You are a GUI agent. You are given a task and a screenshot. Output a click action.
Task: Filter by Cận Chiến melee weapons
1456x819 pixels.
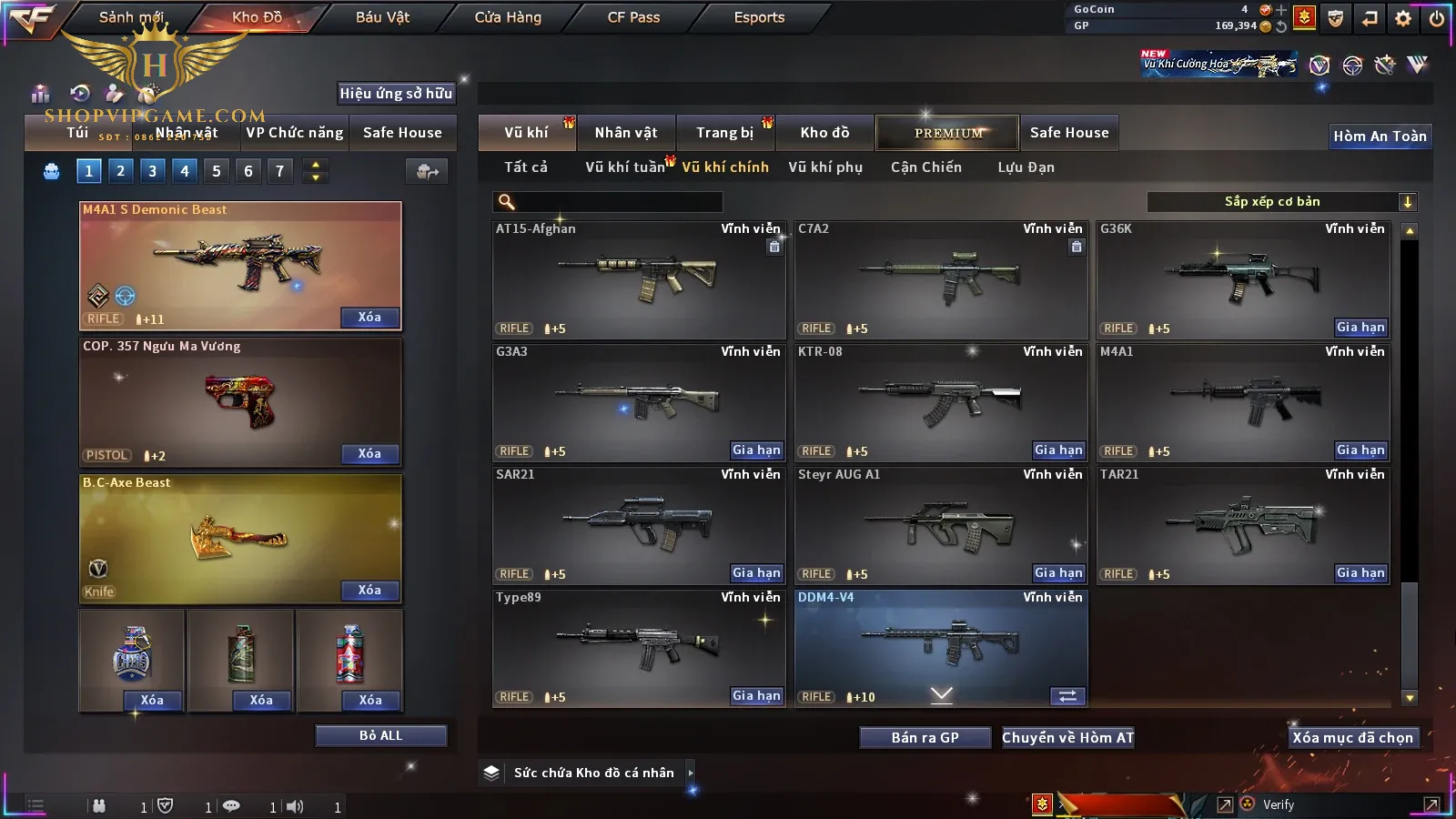coord(925,167)
